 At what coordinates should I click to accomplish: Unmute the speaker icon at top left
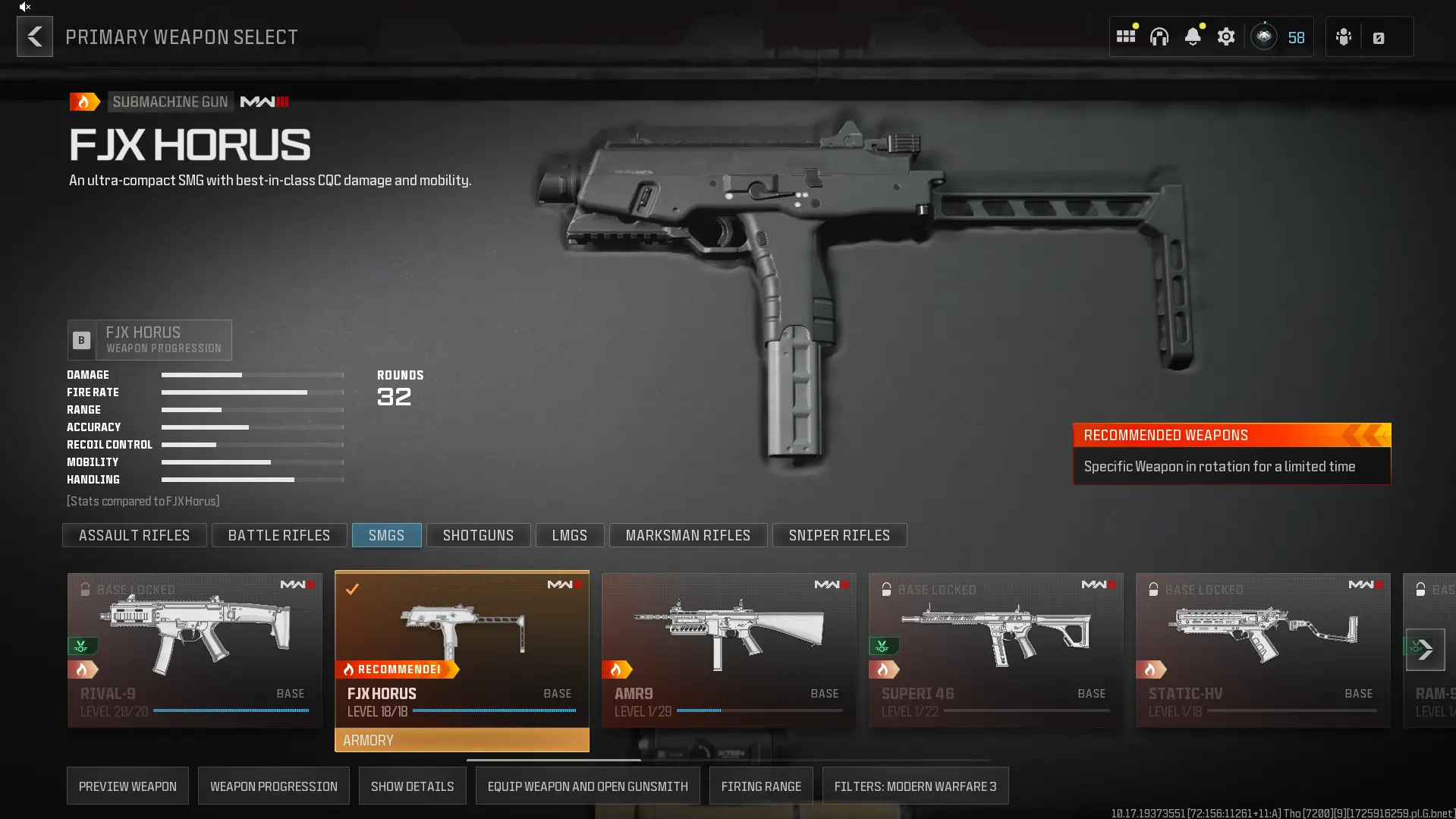point(25,7)
